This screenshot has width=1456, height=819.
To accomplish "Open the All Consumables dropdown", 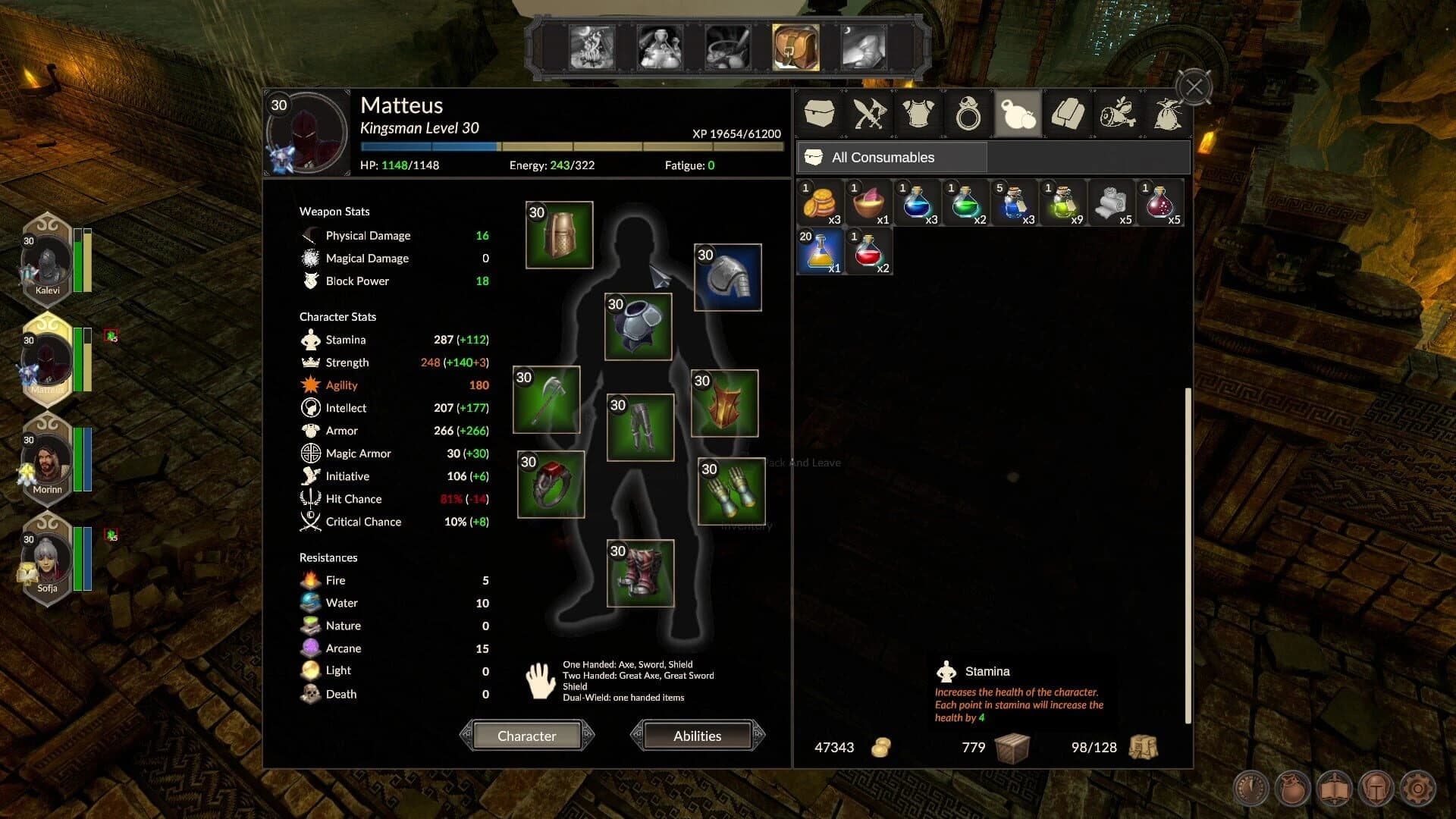I will [x=891, y=157].
